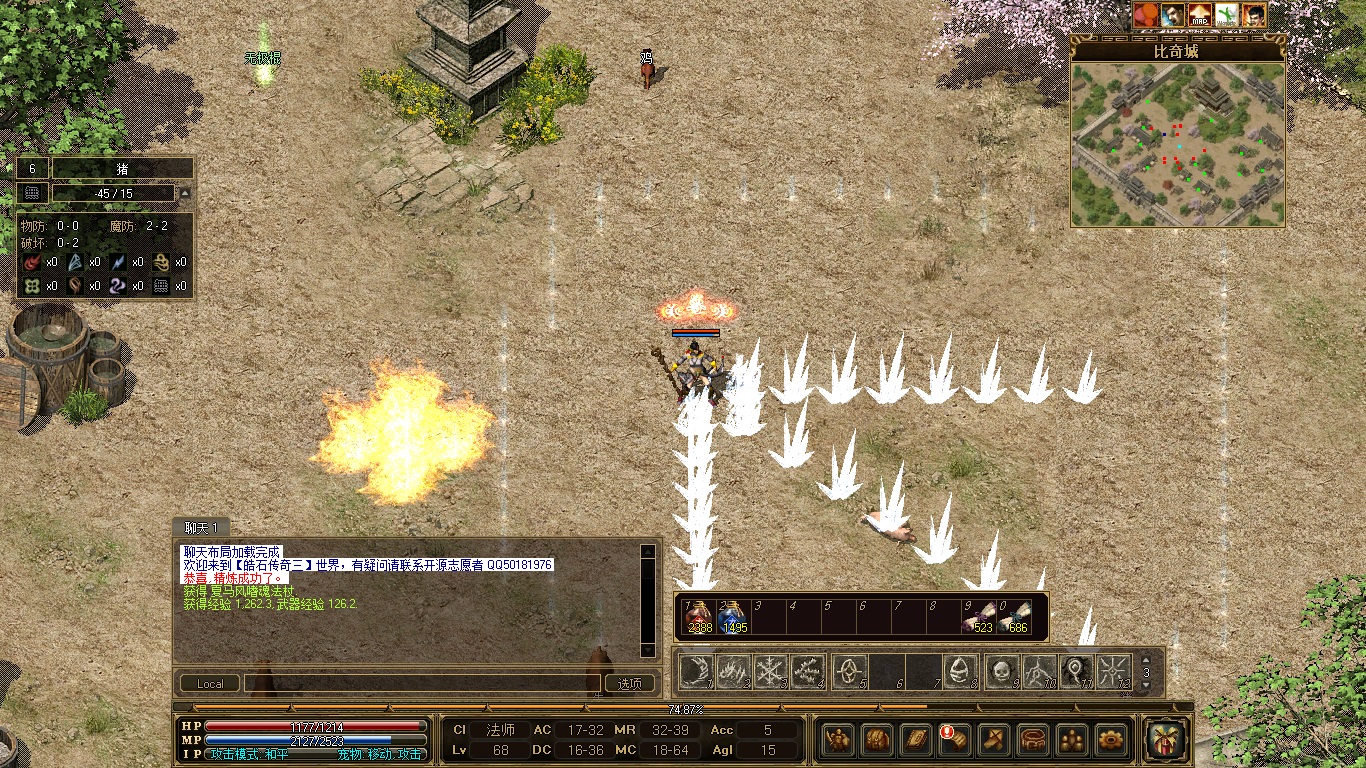
Task: Switch to the 聊天 1 chat tab
Action: (201, 527)
